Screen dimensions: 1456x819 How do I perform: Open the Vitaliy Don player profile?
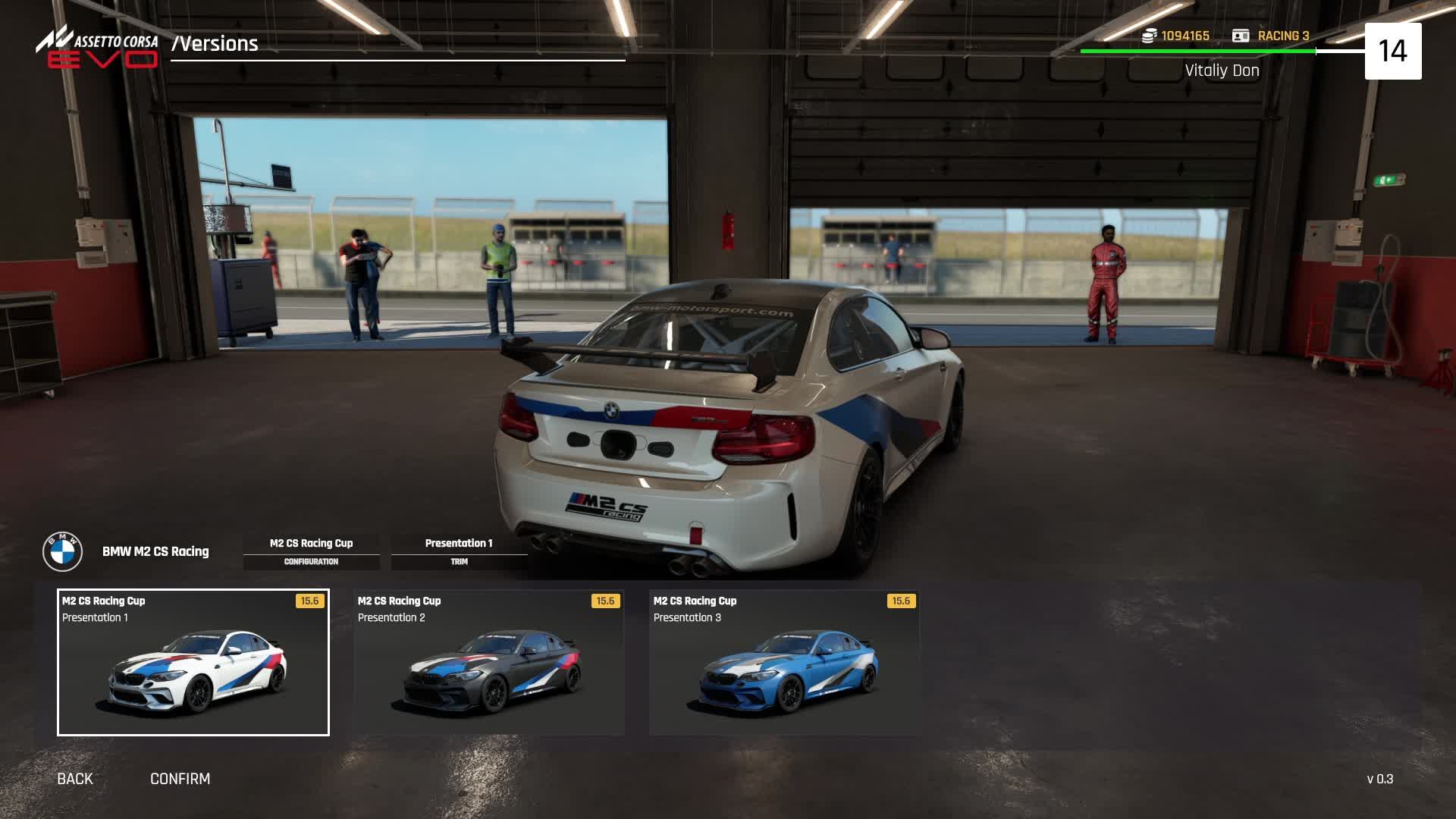pos(1222,71)
